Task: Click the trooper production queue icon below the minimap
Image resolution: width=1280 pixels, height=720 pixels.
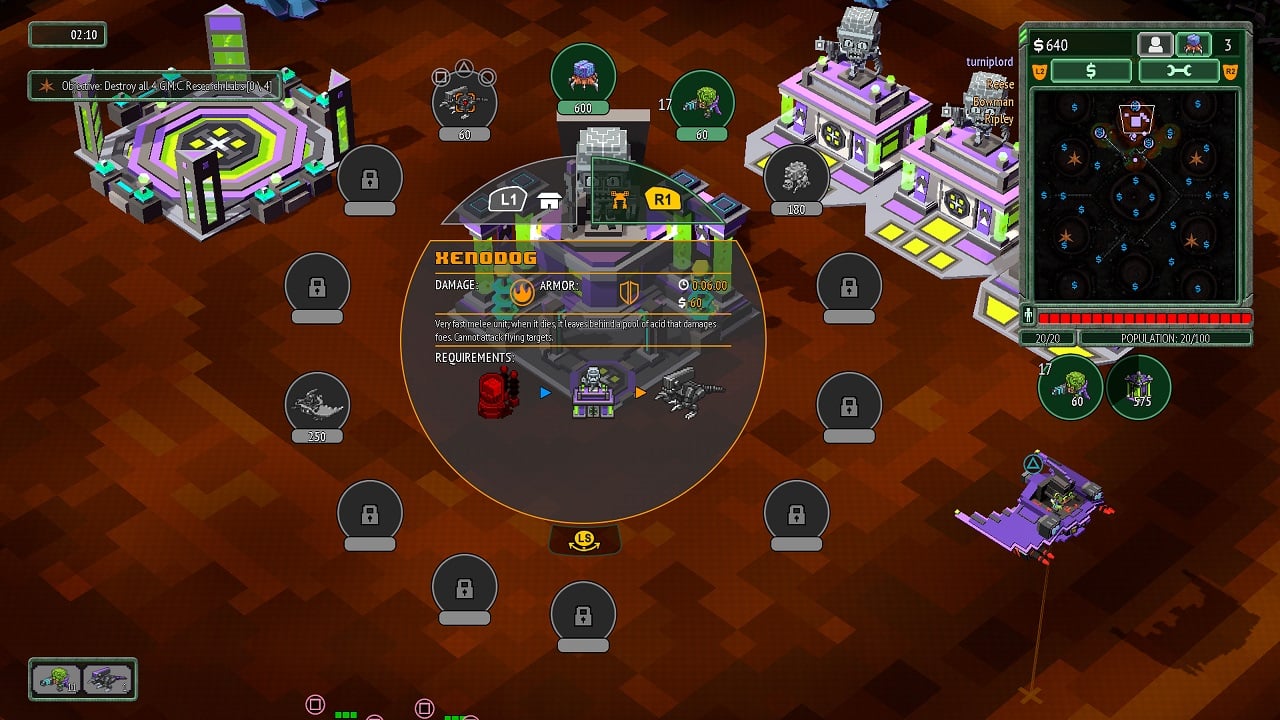Action: pyautogui.click(x=1070, y=386)
